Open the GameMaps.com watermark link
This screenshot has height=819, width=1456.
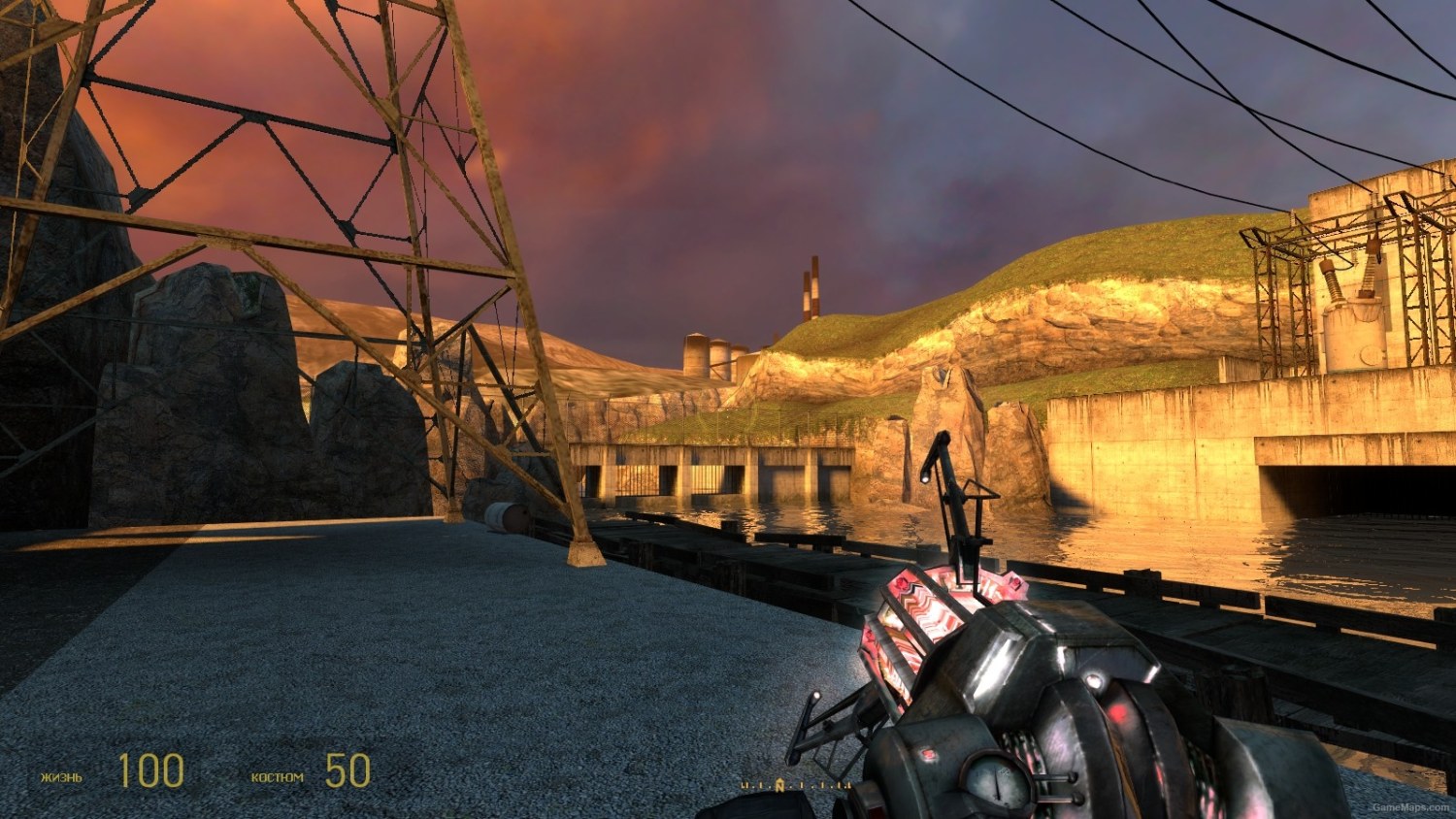coord(1412,807)
